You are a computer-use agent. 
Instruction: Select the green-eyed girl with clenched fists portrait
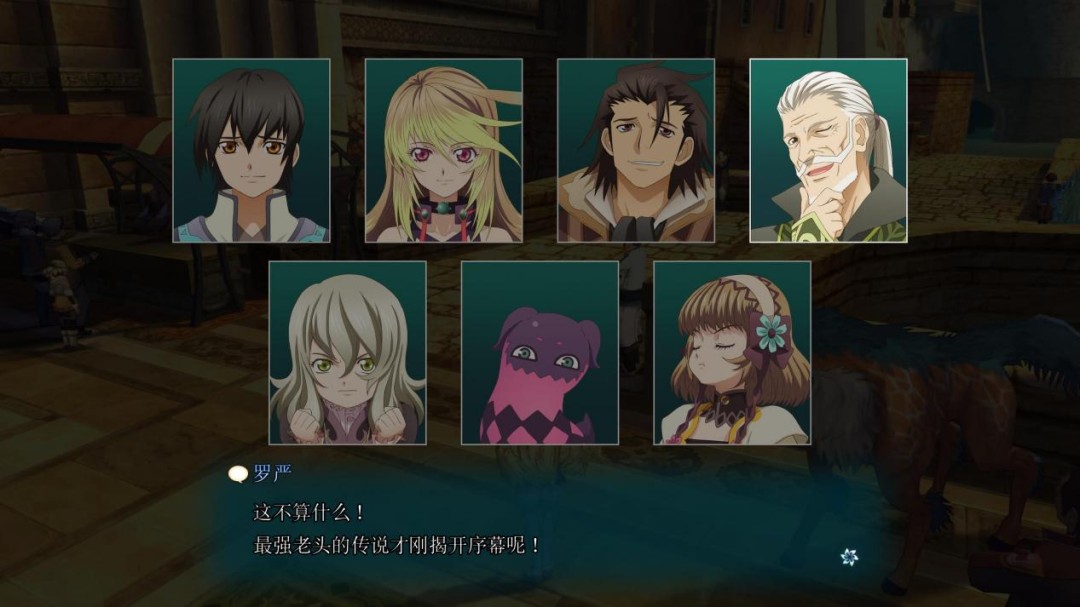347,353
